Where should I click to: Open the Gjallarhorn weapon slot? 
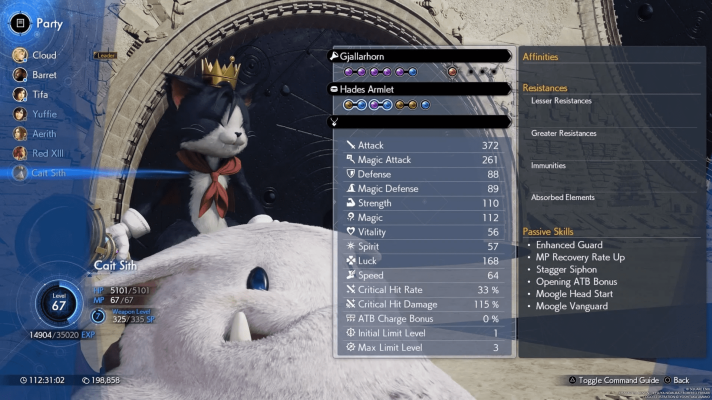(422, 56)
